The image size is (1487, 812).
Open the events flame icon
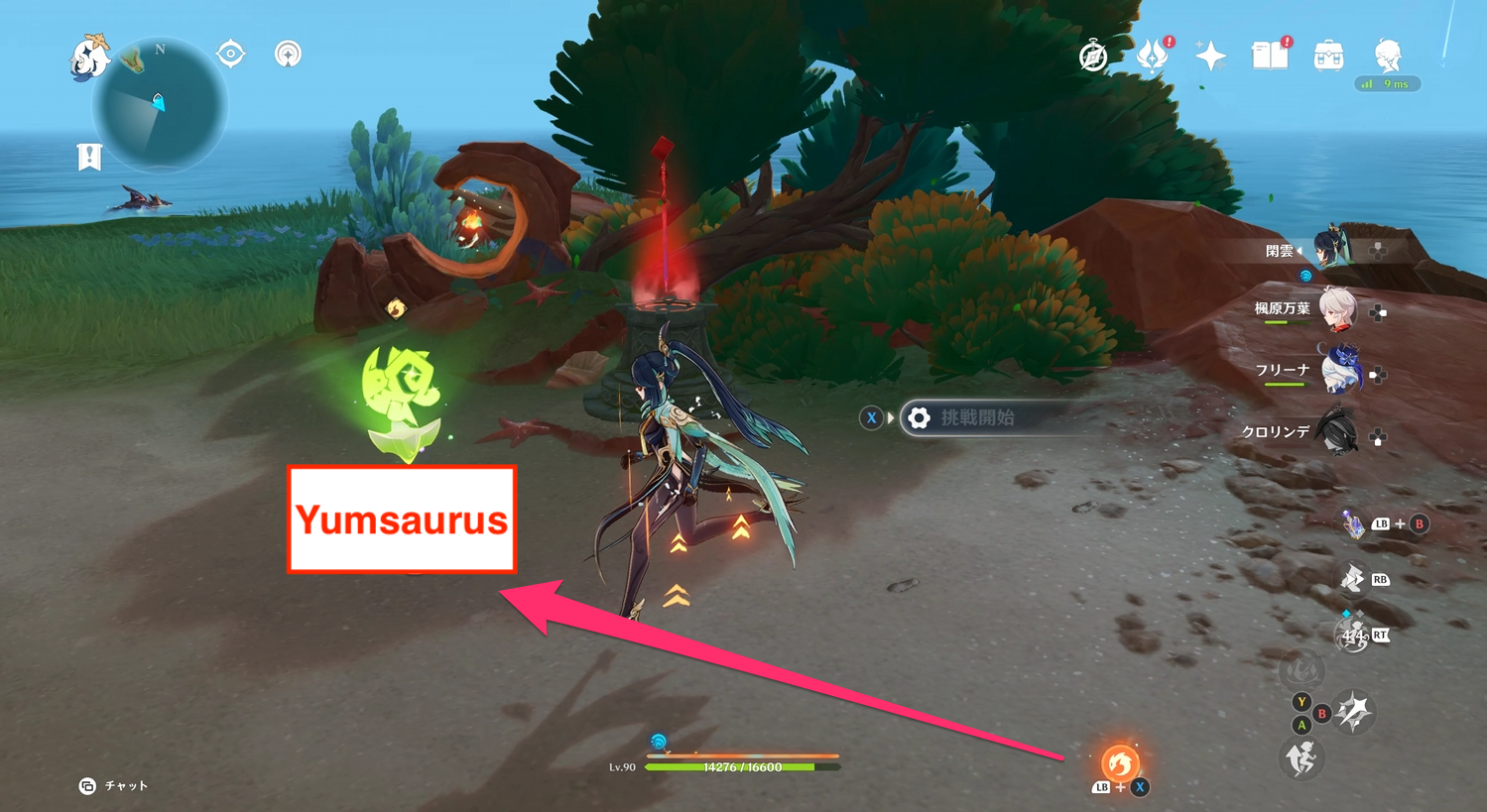click(1152, 57)
